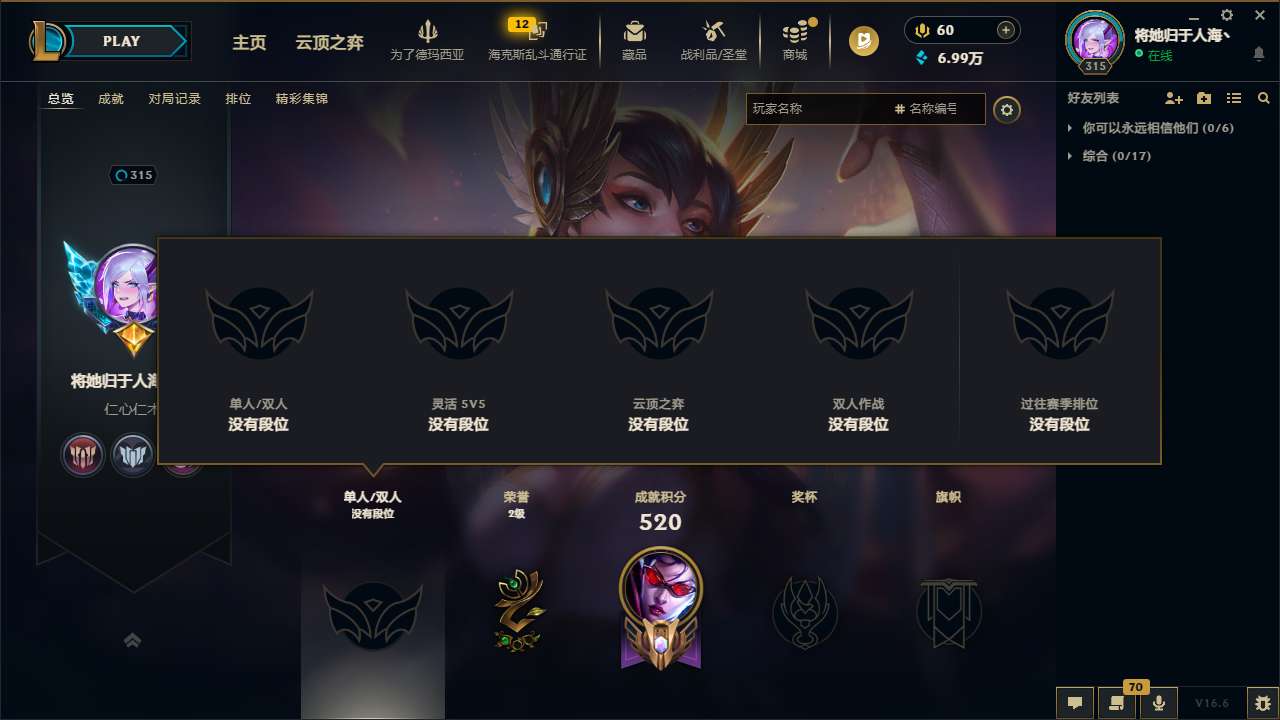Click the PLAY button
This screenshot has height=720, width=1280.
[121, 41]
